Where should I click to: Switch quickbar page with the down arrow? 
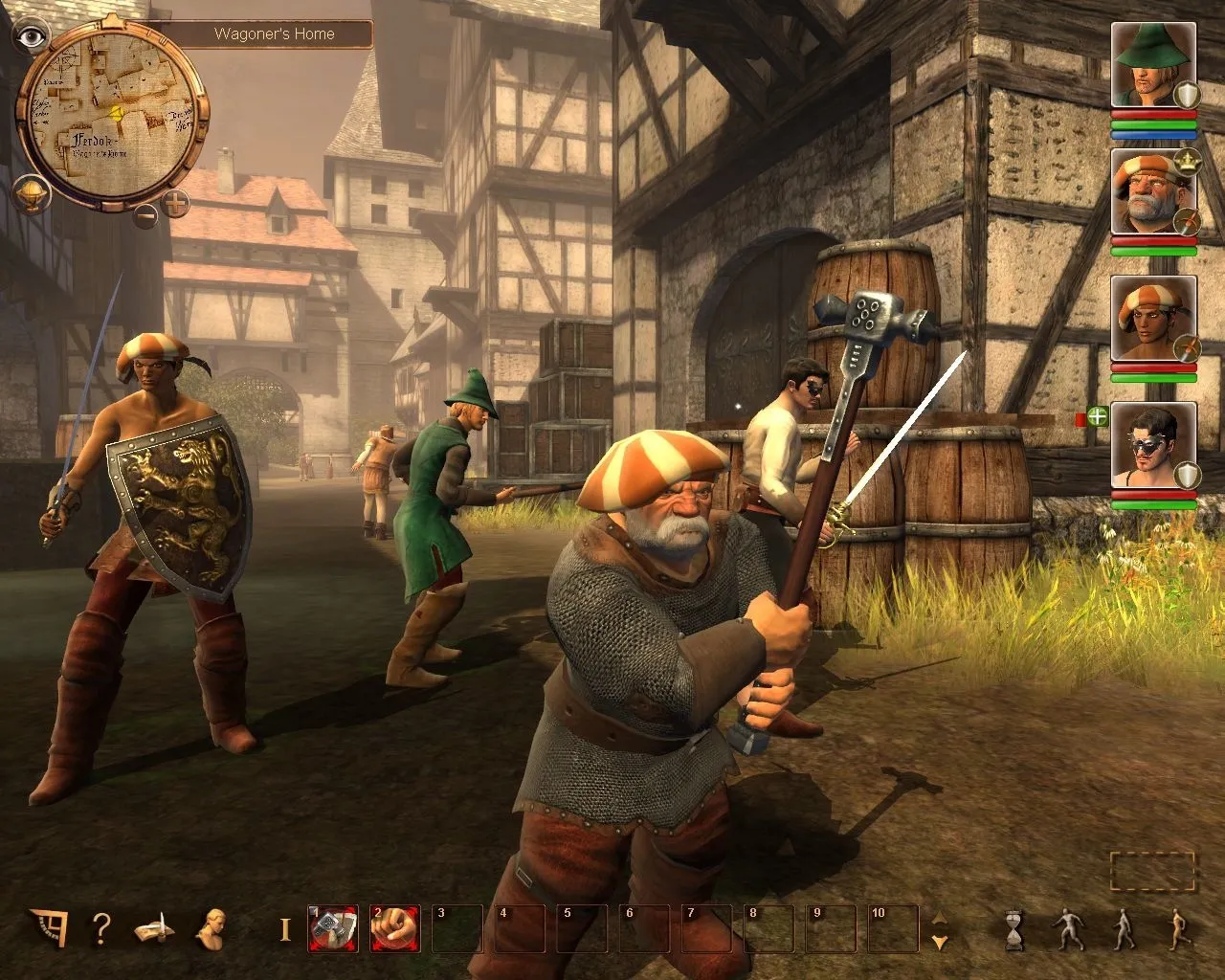[x=940, y=943]
